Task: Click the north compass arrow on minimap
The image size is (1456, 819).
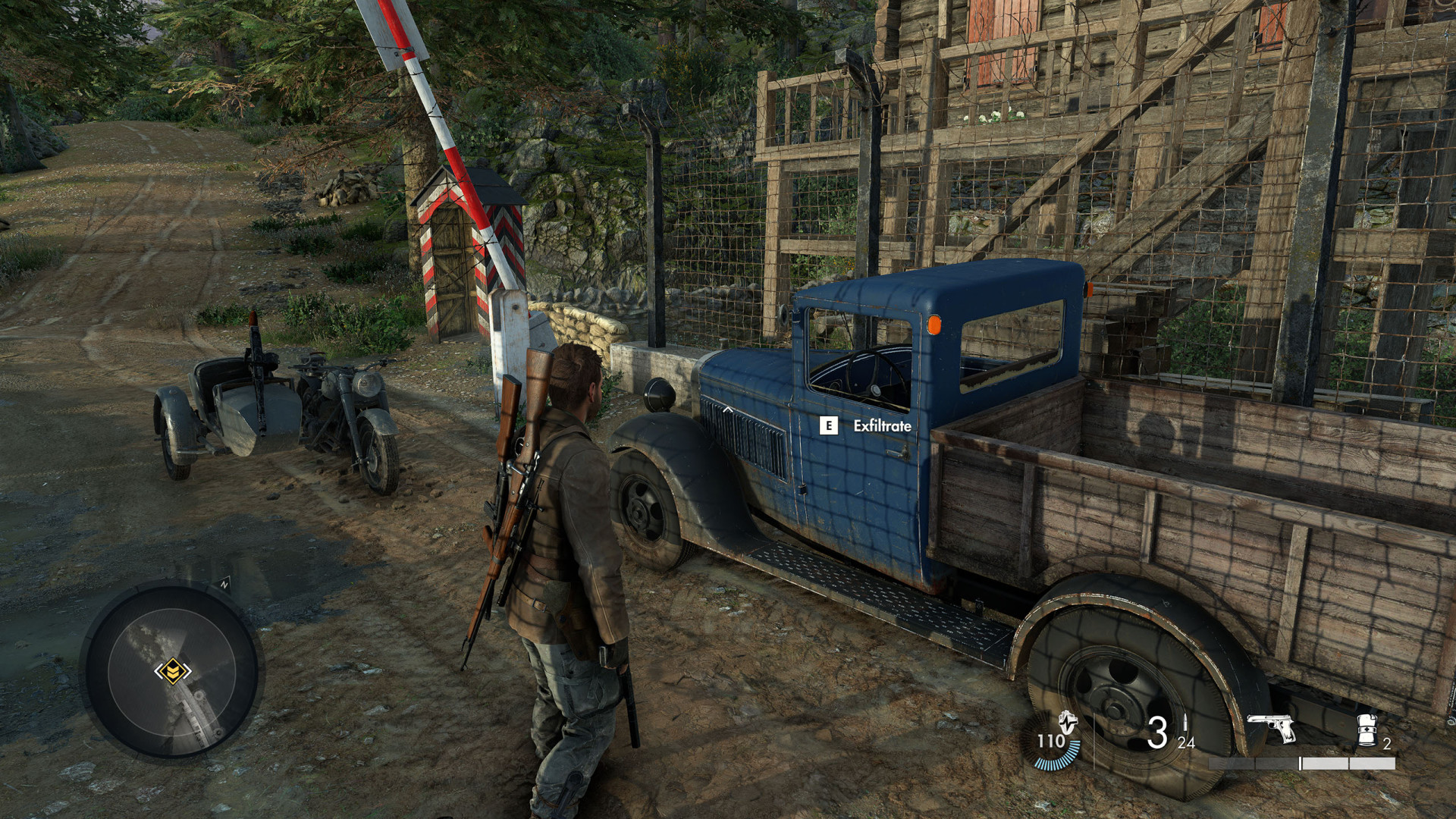Action: [x=224, y=584]
